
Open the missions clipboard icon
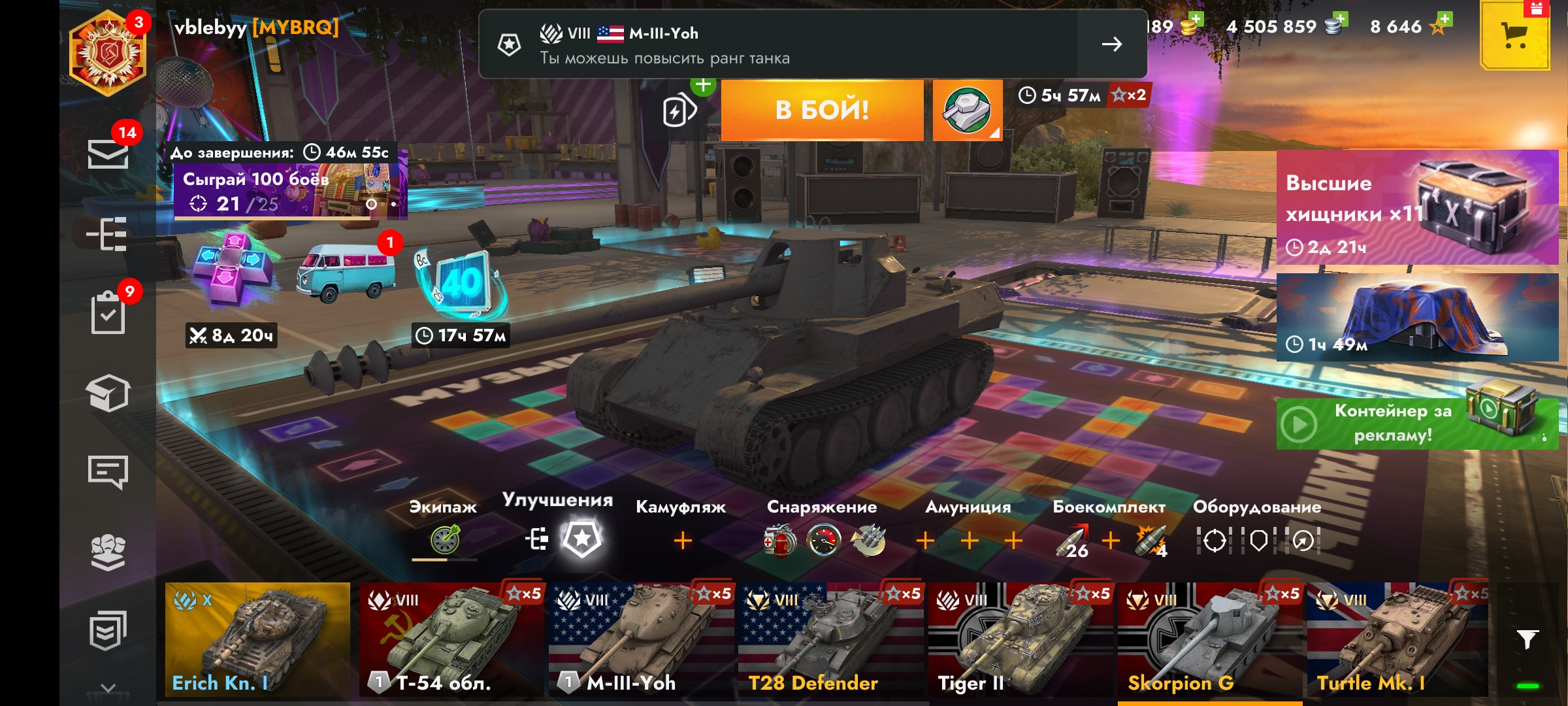pyautogui.click(x=108, y=314)
